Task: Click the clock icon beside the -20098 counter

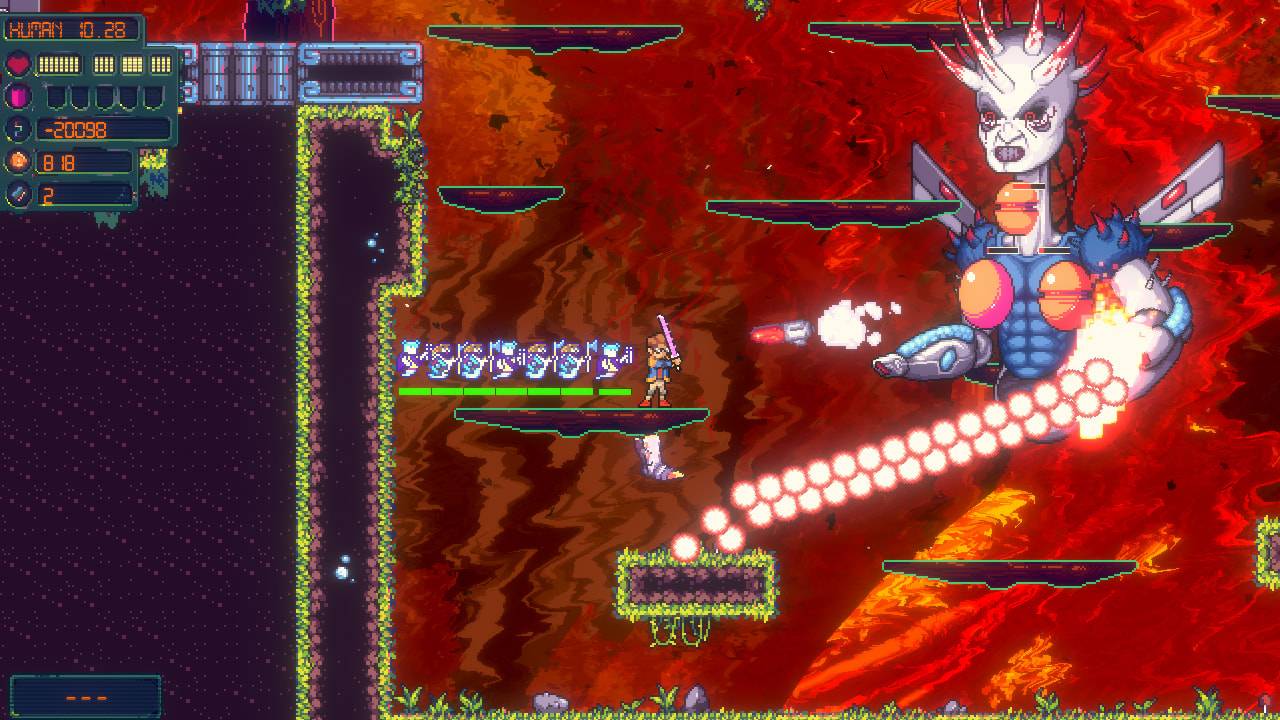Action: coord(18,129)
